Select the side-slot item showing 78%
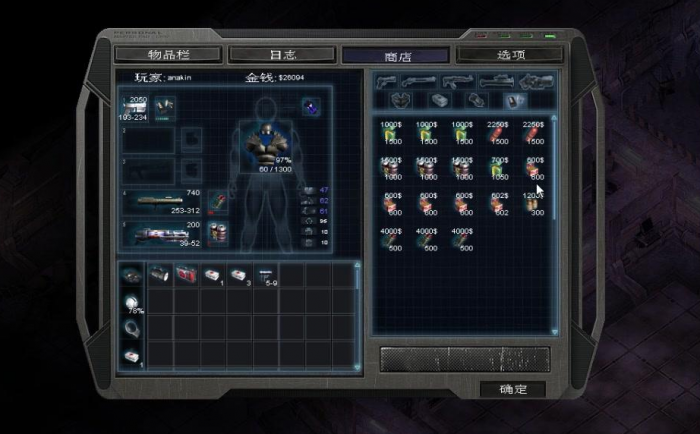Viewport: 700px width, 434px height. [x=131, y=301]
